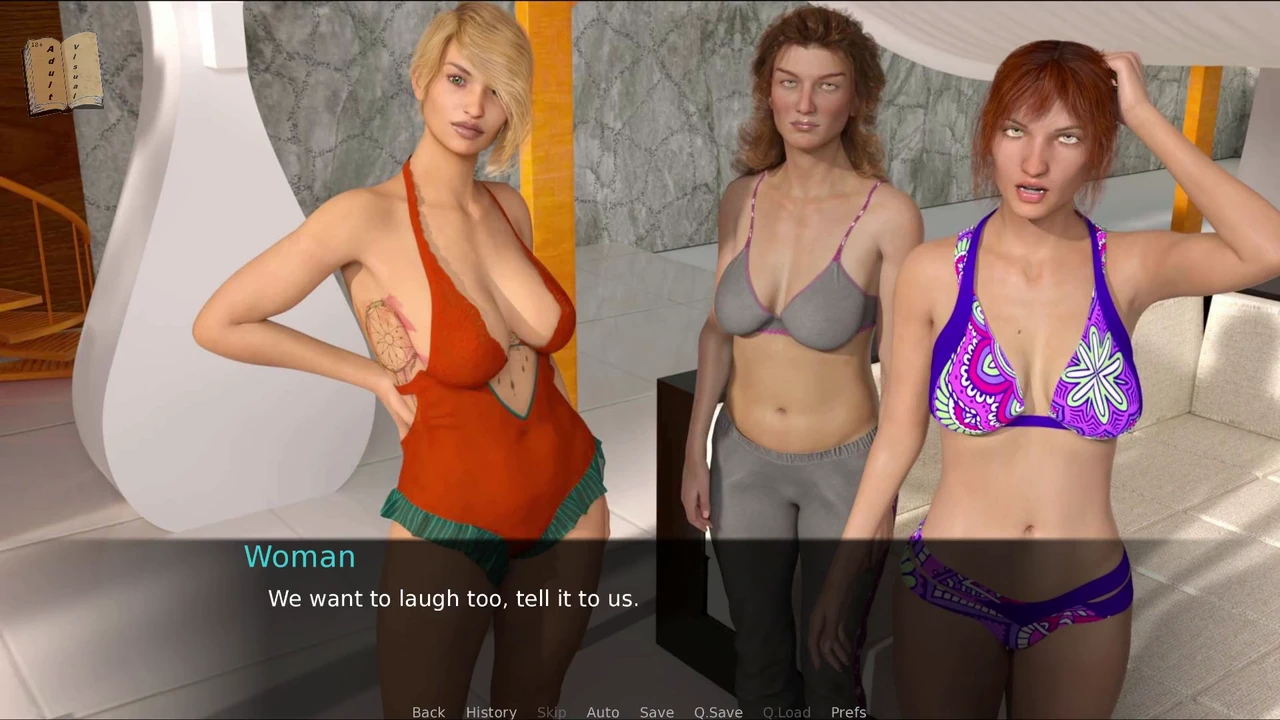
Task: Click the book logo icon
Action: (64, 72)
